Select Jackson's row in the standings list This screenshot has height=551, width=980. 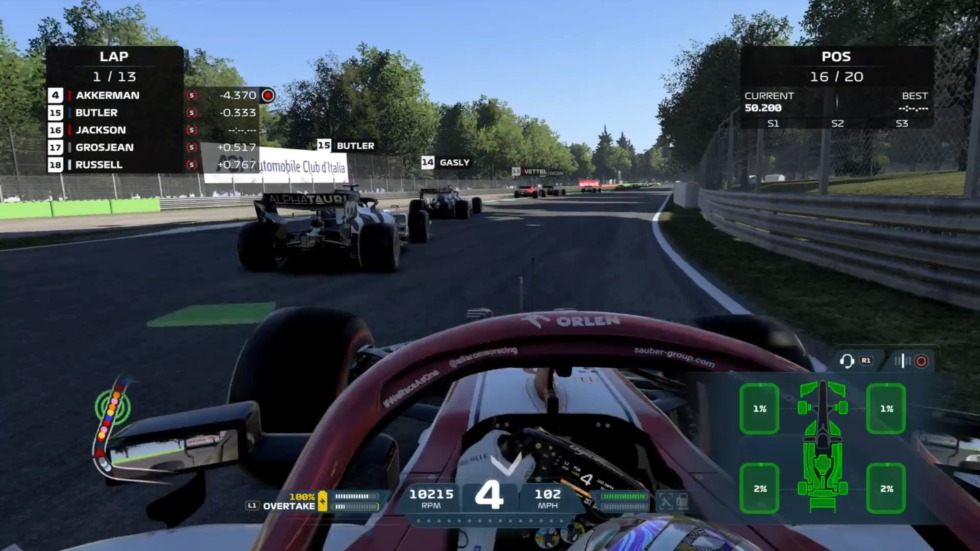(x=150, y=130)
